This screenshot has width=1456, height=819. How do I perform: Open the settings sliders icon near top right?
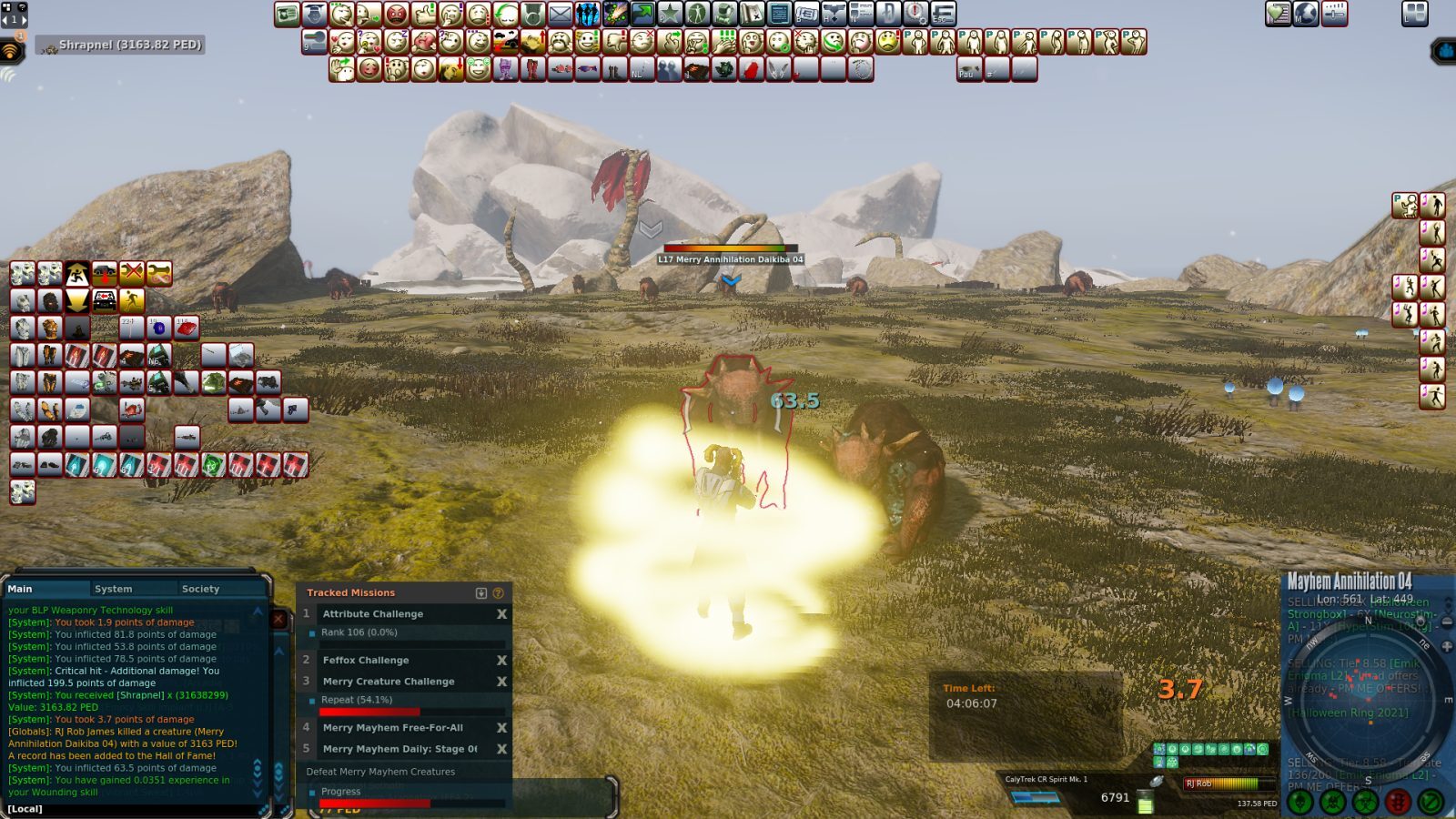(x=1334, y=13)
